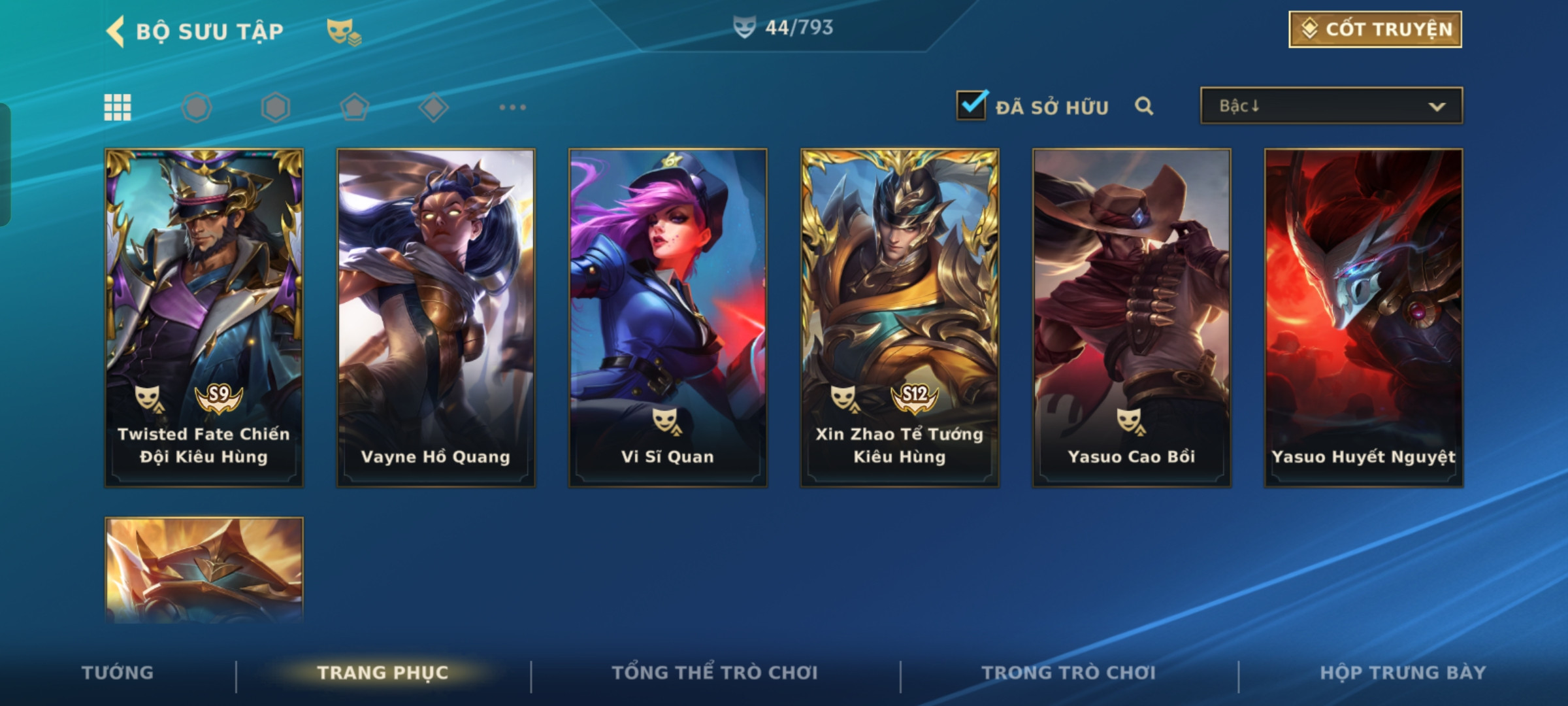This screenshot has height=706, width=1568.
Task: Pick the Yasuo Cao Bồi skin
Action: 1132,318
